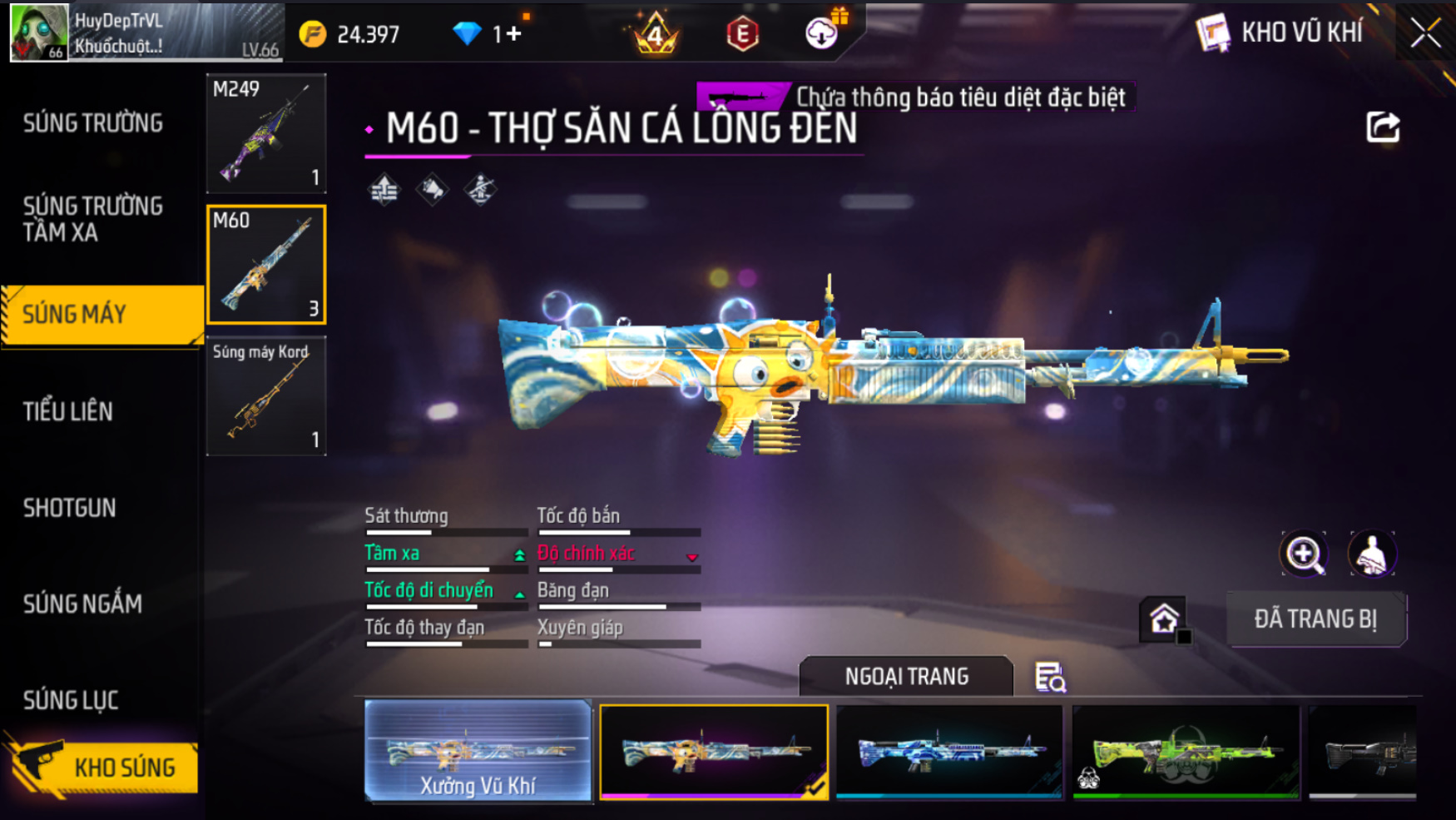Share the weapon with the share icon
Image resolution: width=1456 pixels, height=820 pixels.
(1383, 127)
